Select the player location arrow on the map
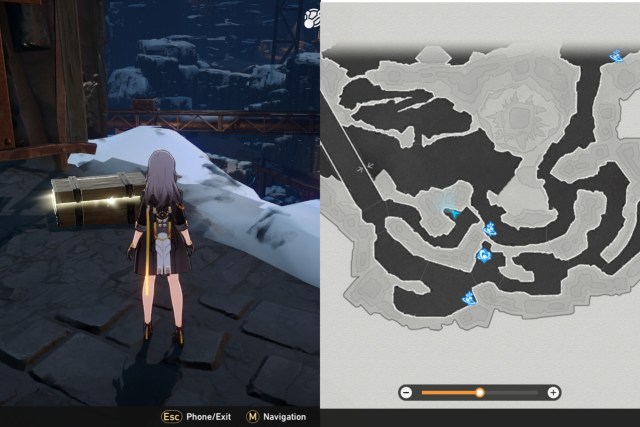Image resolution: width=640 pixels, height=427 pixels. pos(455,212)
